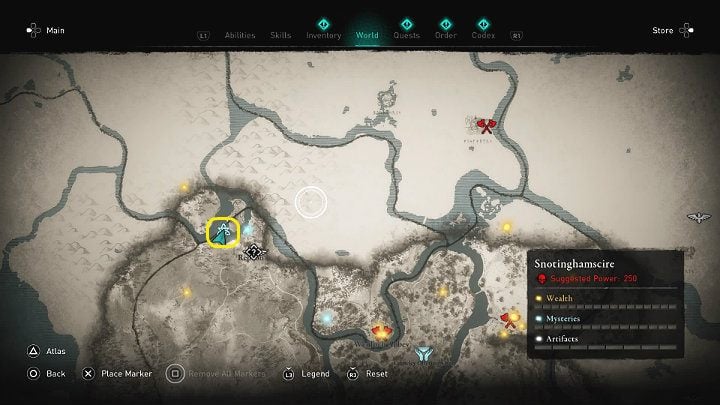Go to the Inventory tab
720x405 pixels.
tap(323, 36)
